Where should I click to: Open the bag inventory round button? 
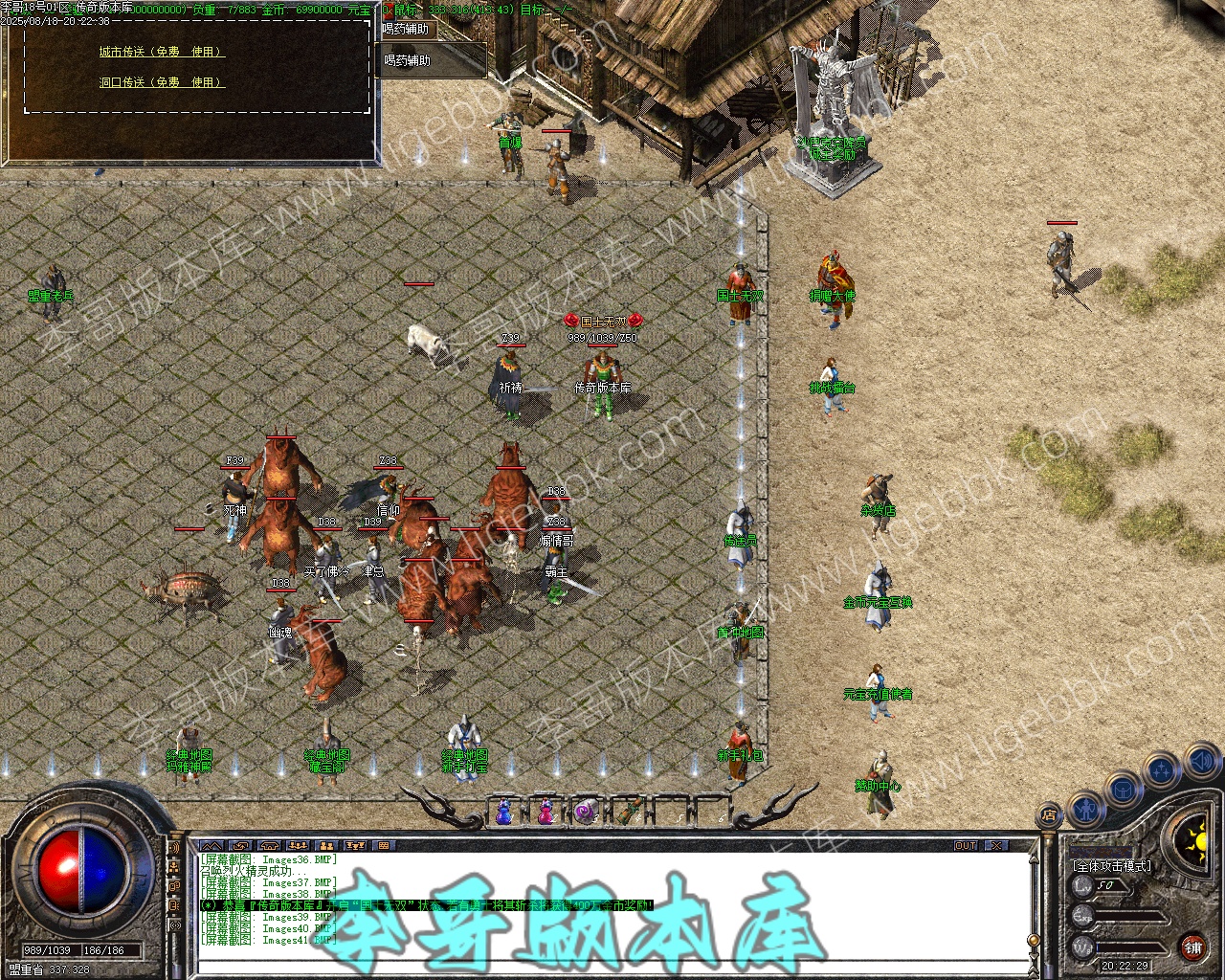tap(1123, 790)
